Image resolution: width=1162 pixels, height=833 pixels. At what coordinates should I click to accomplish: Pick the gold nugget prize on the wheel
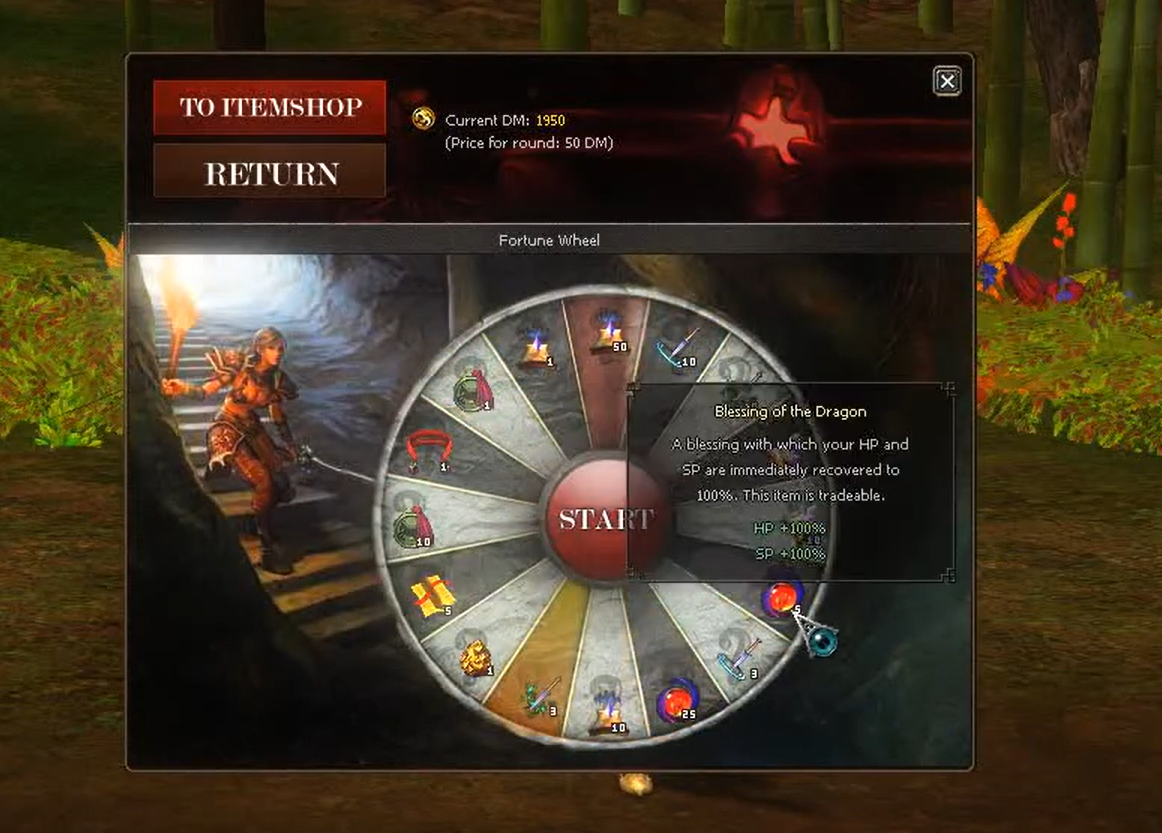(x=475, y=658)
